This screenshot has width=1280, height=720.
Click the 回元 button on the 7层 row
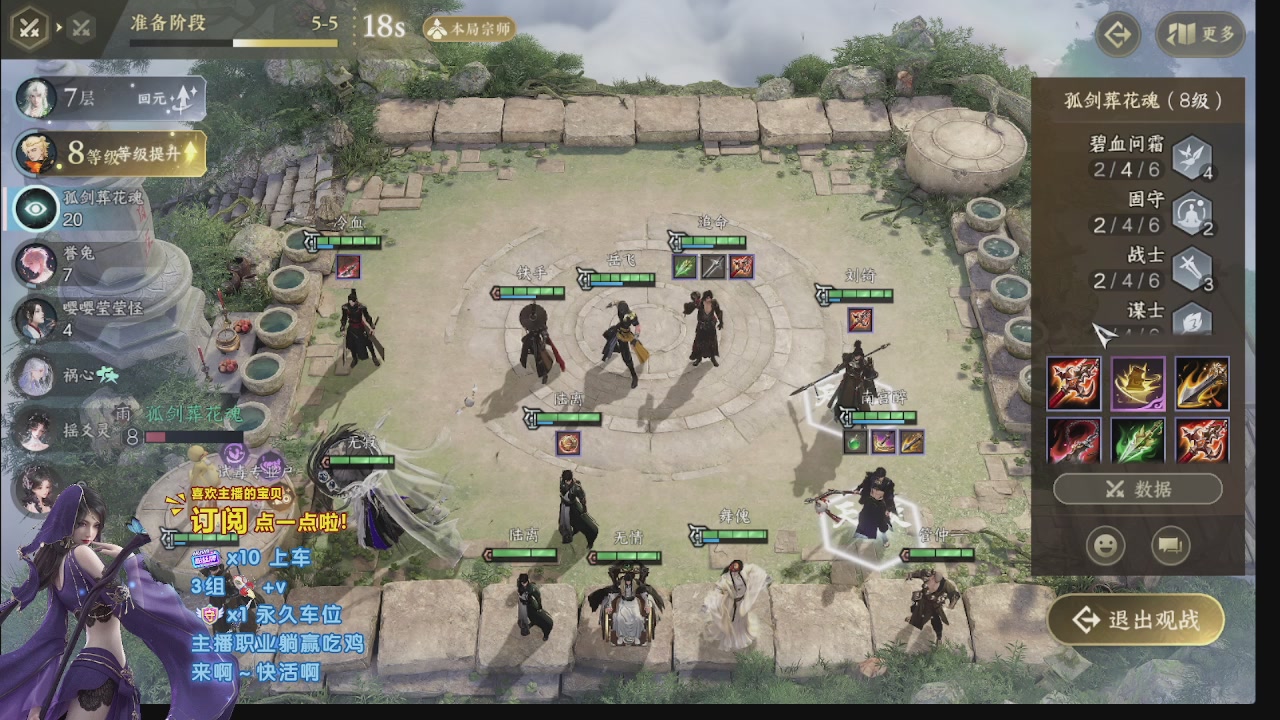point(170,98)
